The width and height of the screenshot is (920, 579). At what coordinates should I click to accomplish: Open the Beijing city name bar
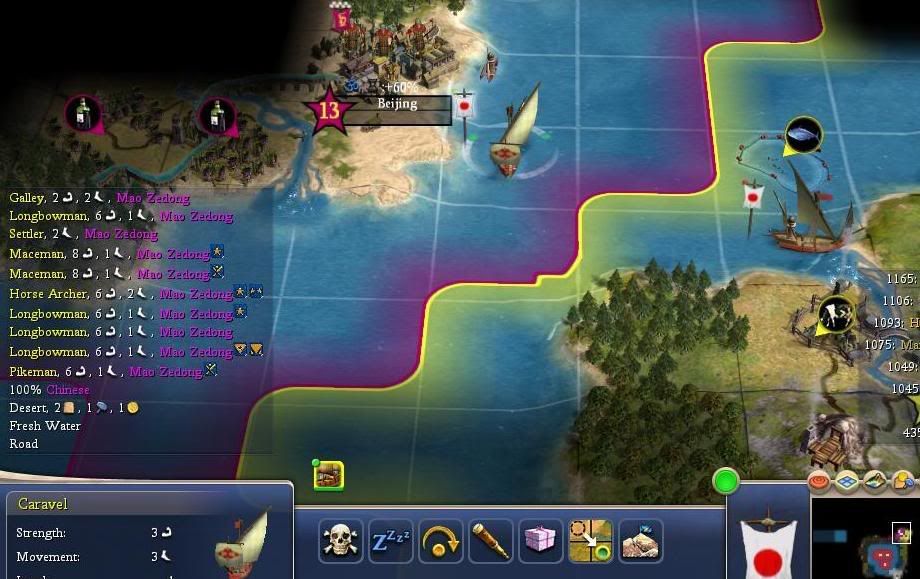(x=397, y=103)
